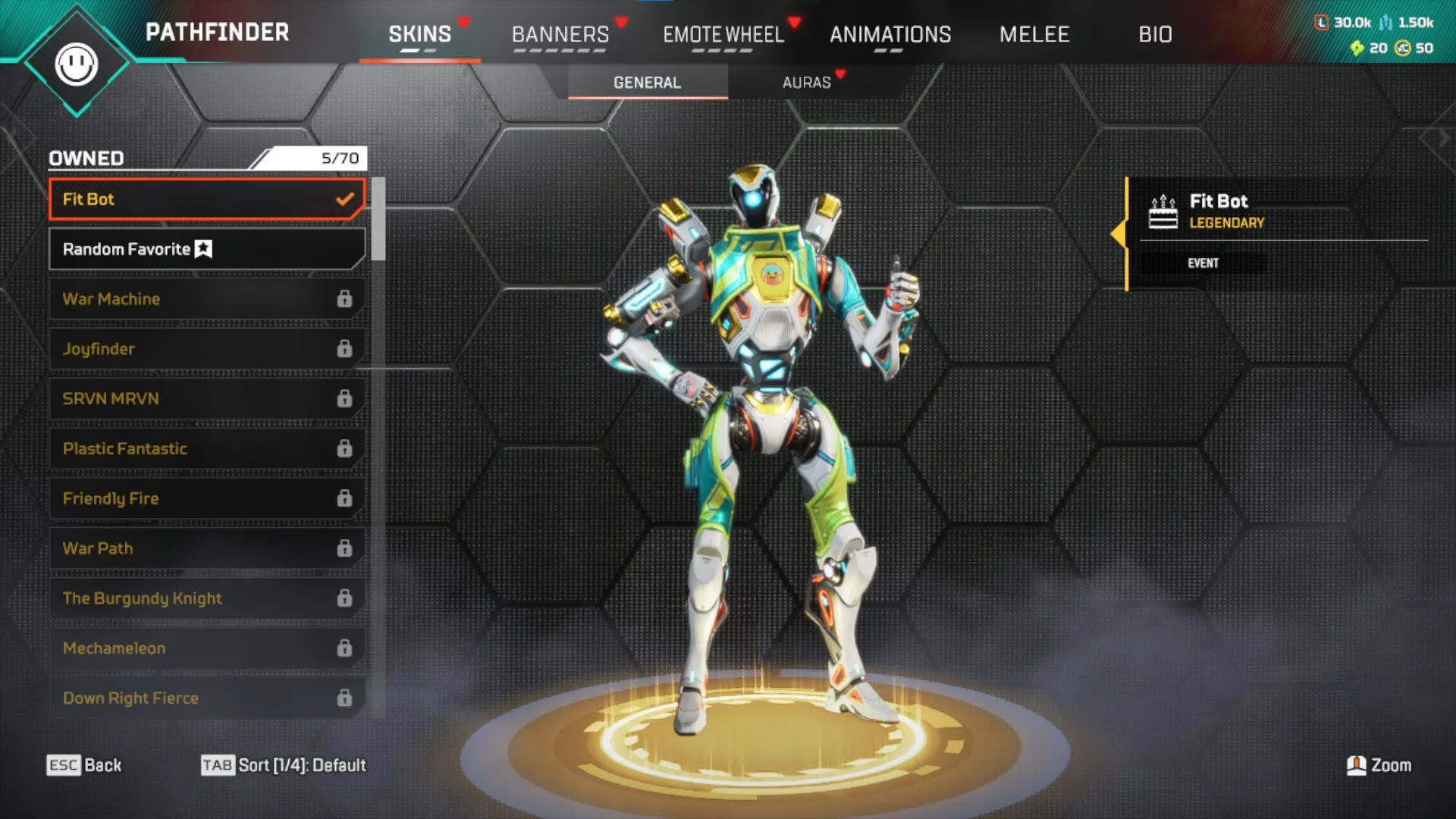1456x819 pixels.
Task: Click the green Heirloom Shards icon
Action: [1356, 49]
